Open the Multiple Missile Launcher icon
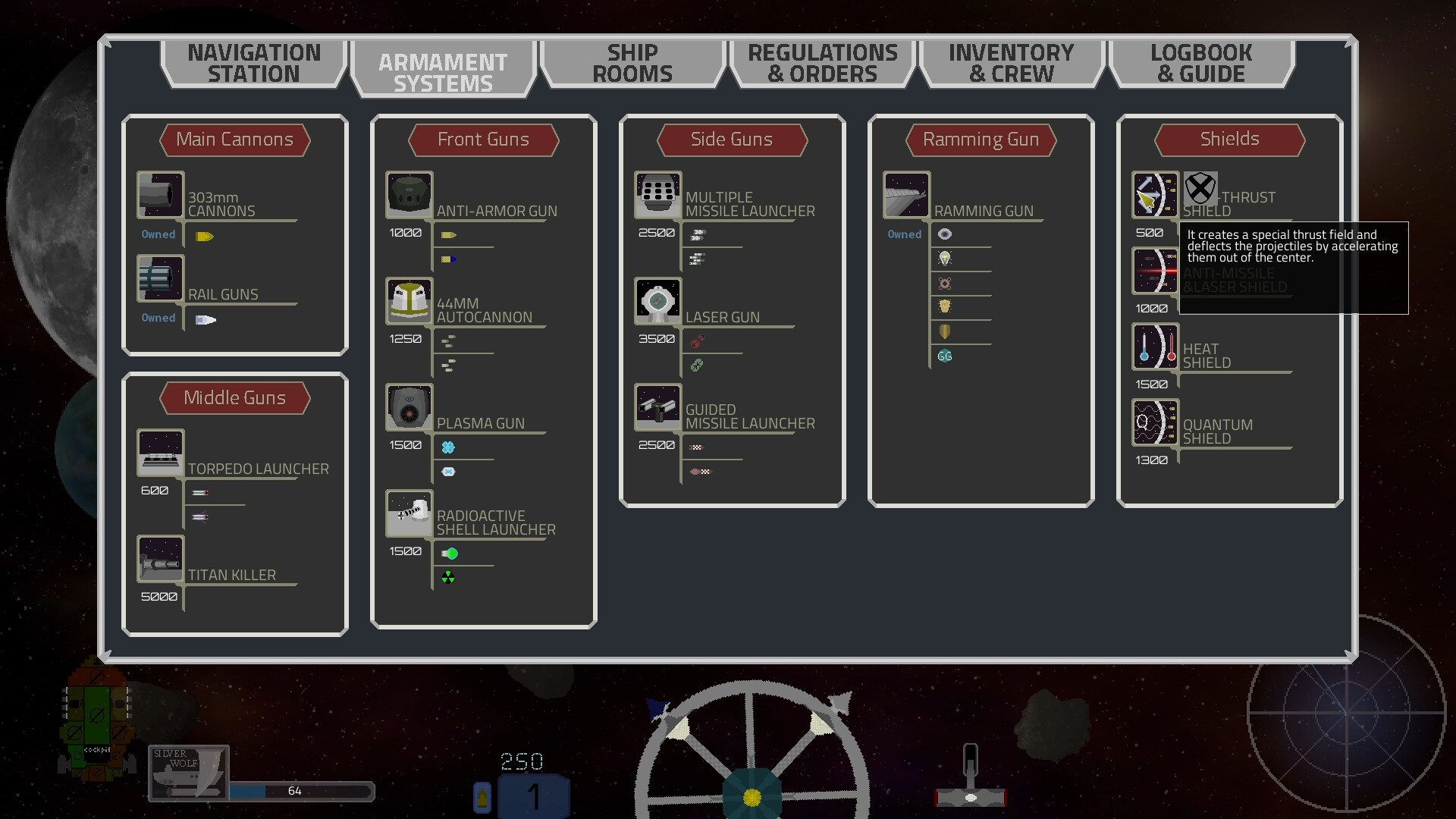The width and height of the screenshot is (1456, 819). [x=657, y=195]
